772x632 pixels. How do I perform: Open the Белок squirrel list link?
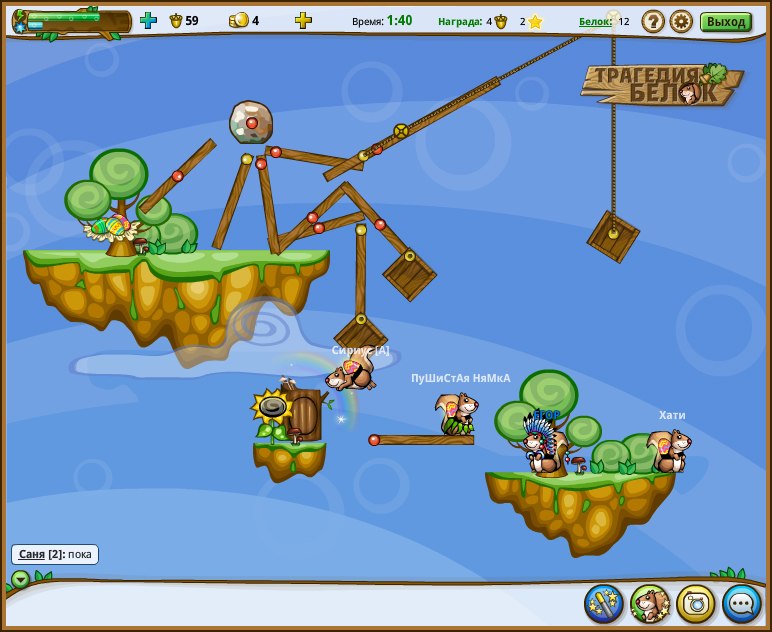[595, 21]
